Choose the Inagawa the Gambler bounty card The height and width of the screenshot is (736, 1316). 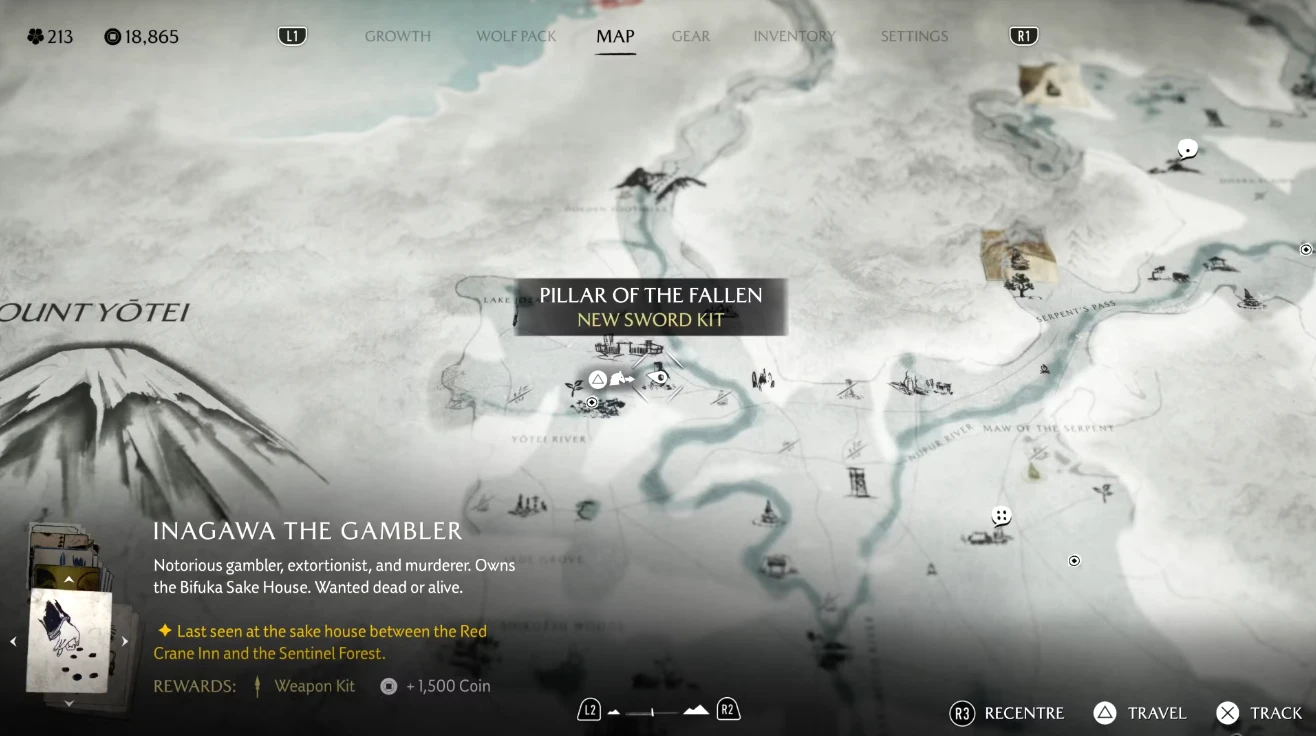[x=70, y=640]
